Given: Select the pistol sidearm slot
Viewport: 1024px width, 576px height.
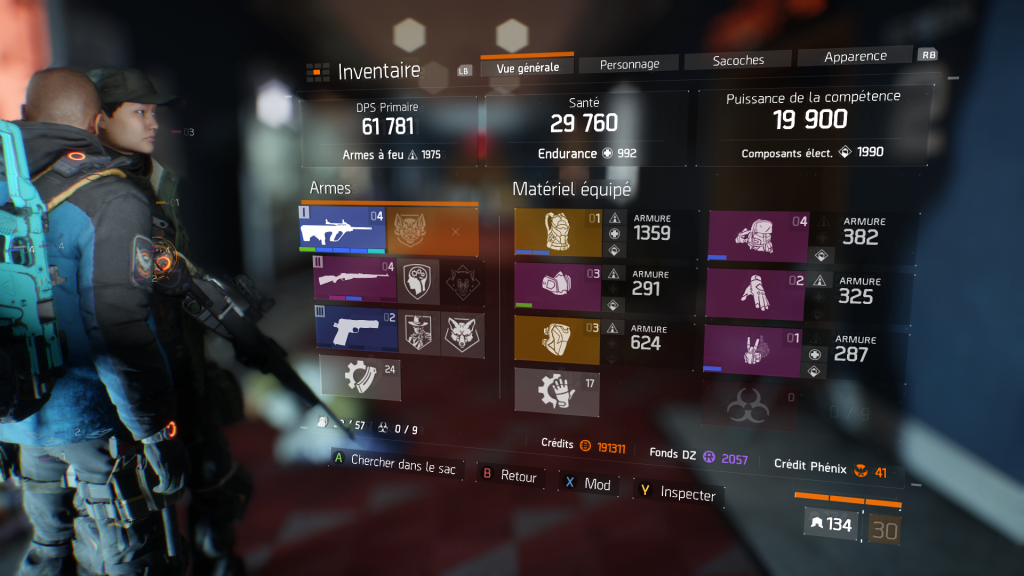Looking at the screenshot, I should [x=357, y=329].
